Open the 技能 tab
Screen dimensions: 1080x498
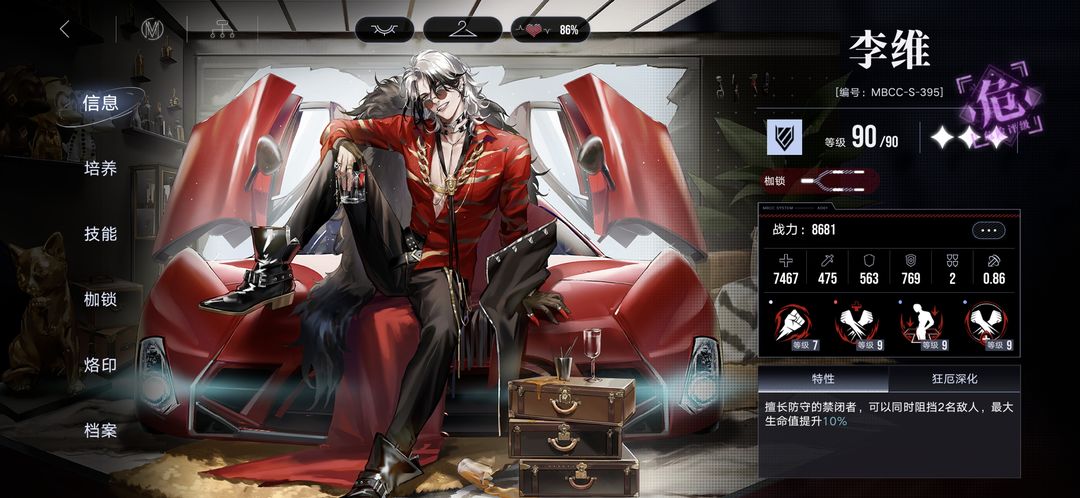101,234
